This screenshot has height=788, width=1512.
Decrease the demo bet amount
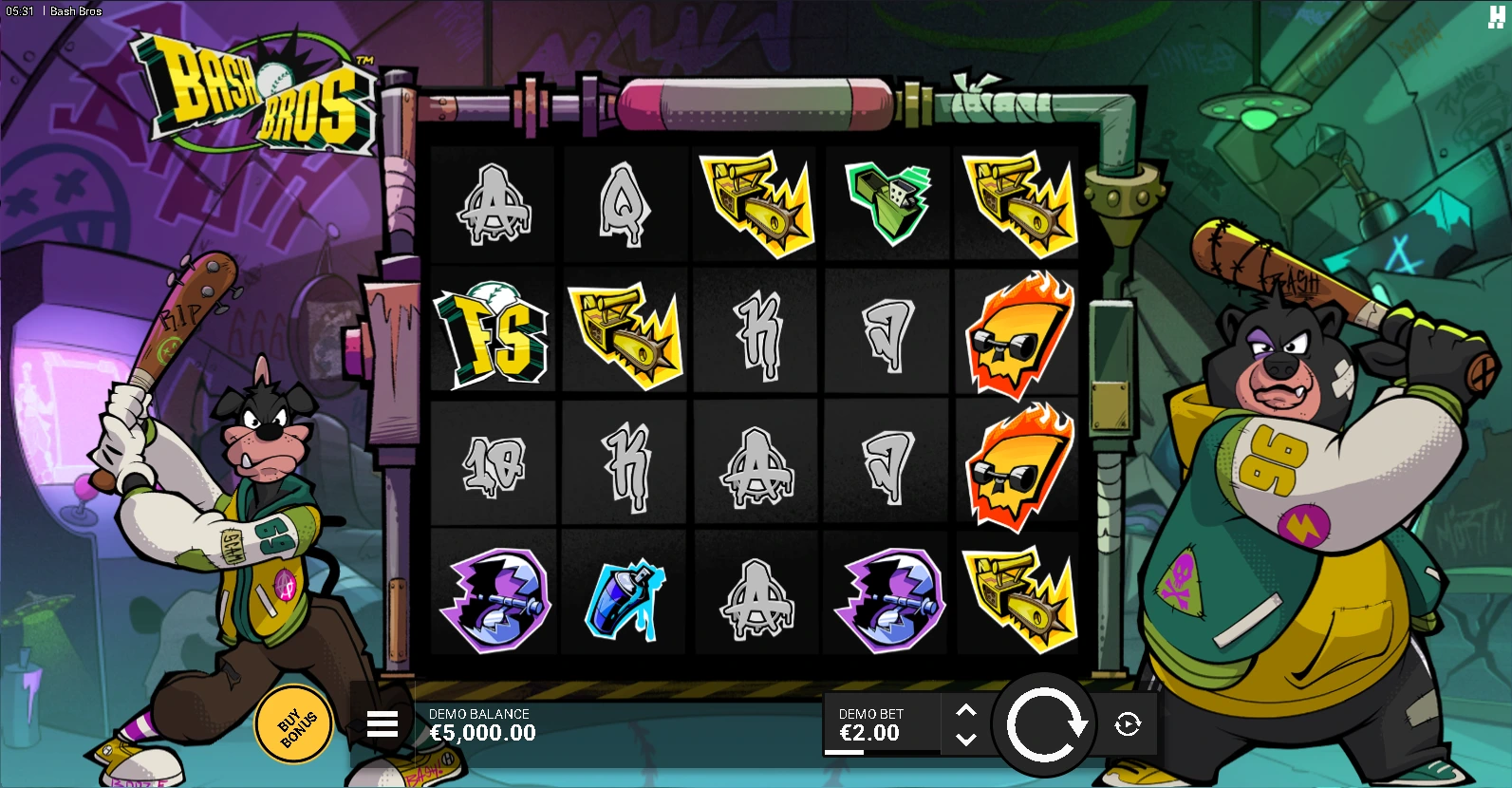965,740
